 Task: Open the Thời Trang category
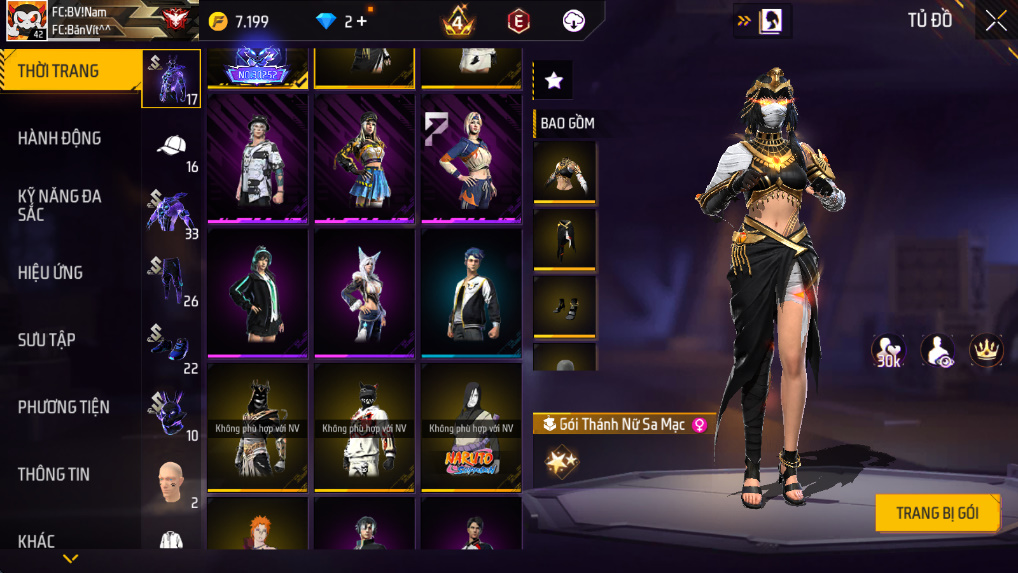tap(70, 71)
